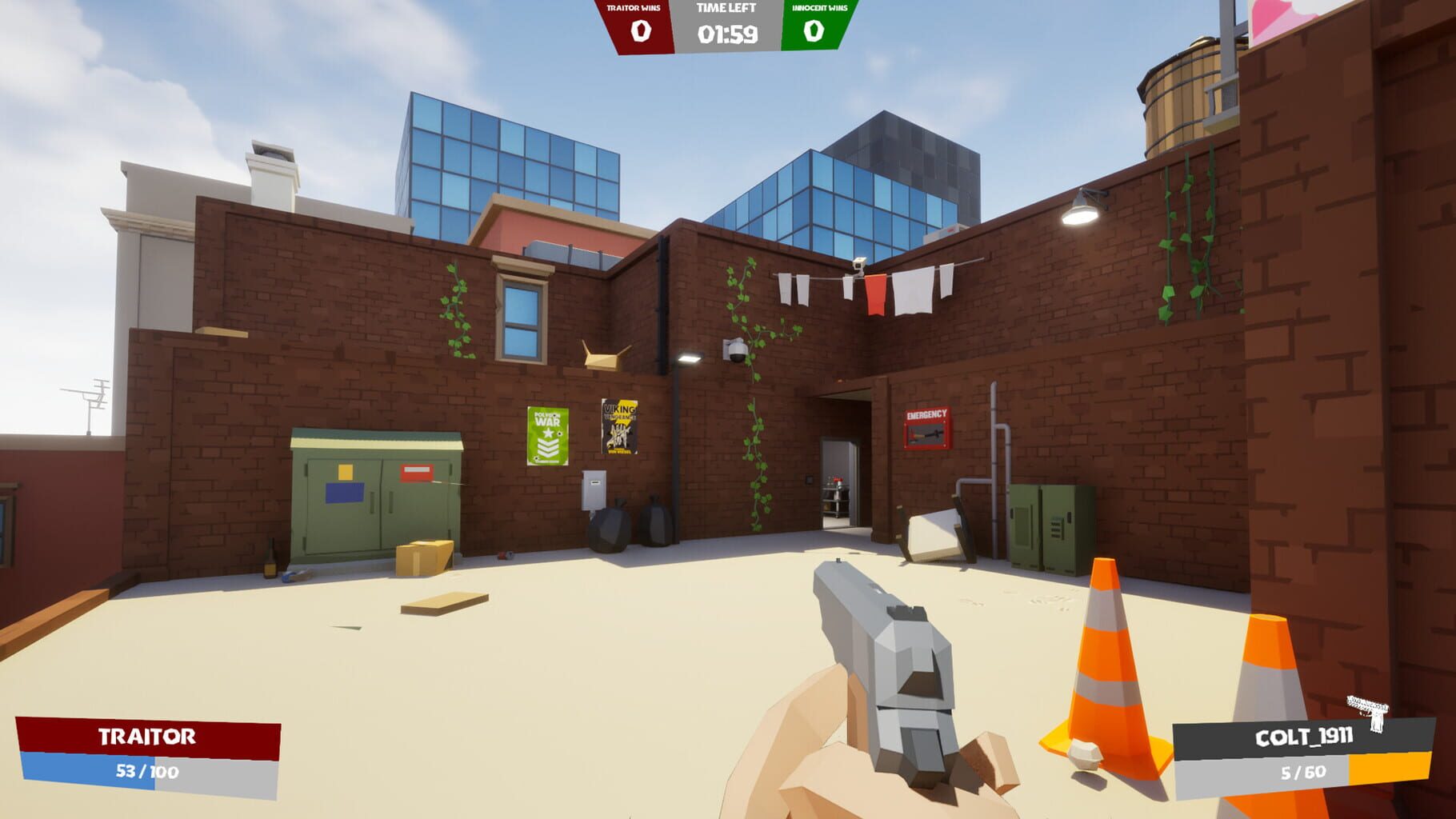The width and height of the screenshot is (1456, 819).
Task: Toggle the TRAITOR role banner
Action: pyautogui.click(x=148, y=736)
